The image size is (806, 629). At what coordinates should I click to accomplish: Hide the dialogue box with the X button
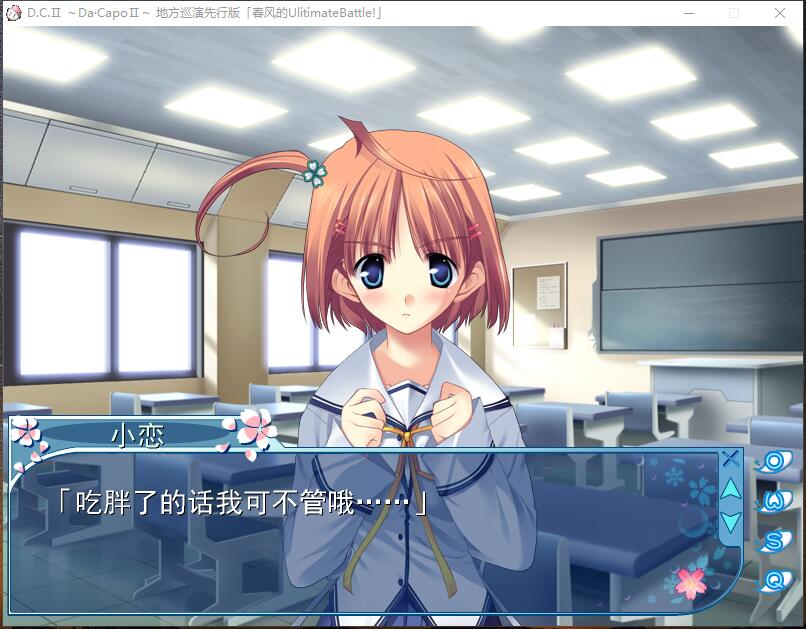731,459
